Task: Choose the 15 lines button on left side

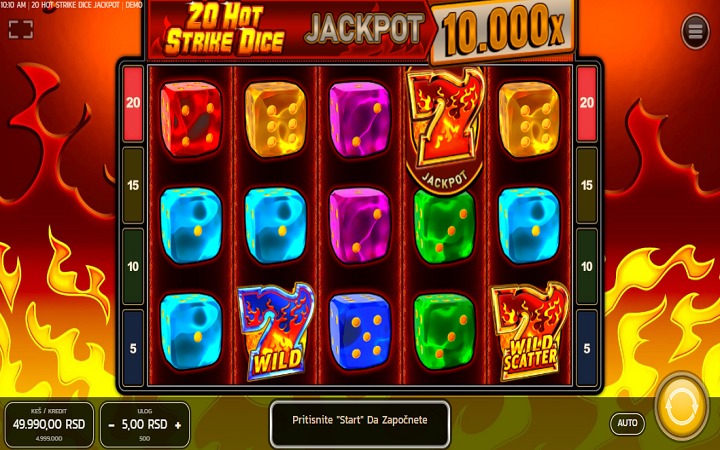Action: 132,185
